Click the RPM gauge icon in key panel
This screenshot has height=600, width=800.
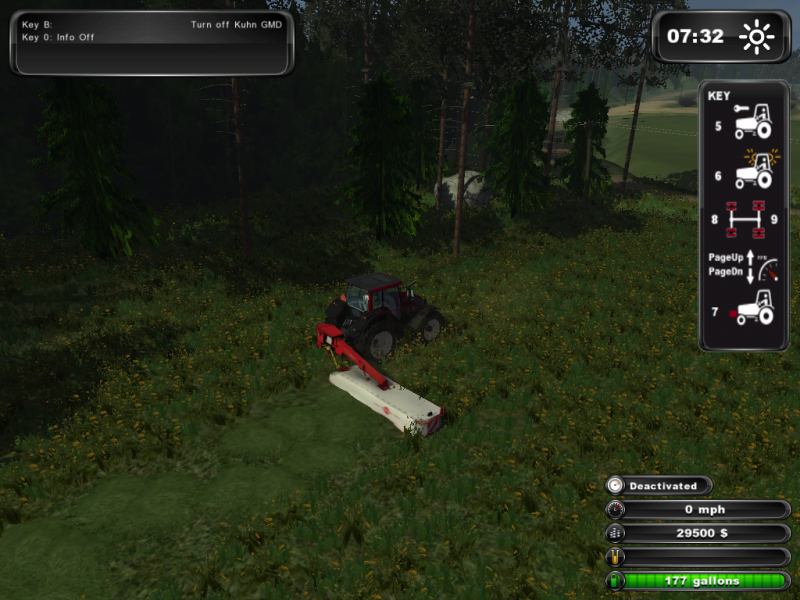764,263
